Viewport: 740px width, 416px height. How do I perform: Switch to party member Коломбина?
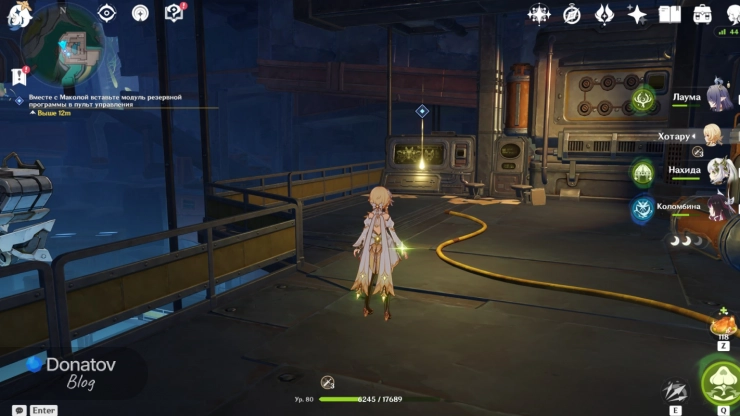pos(718,208)
